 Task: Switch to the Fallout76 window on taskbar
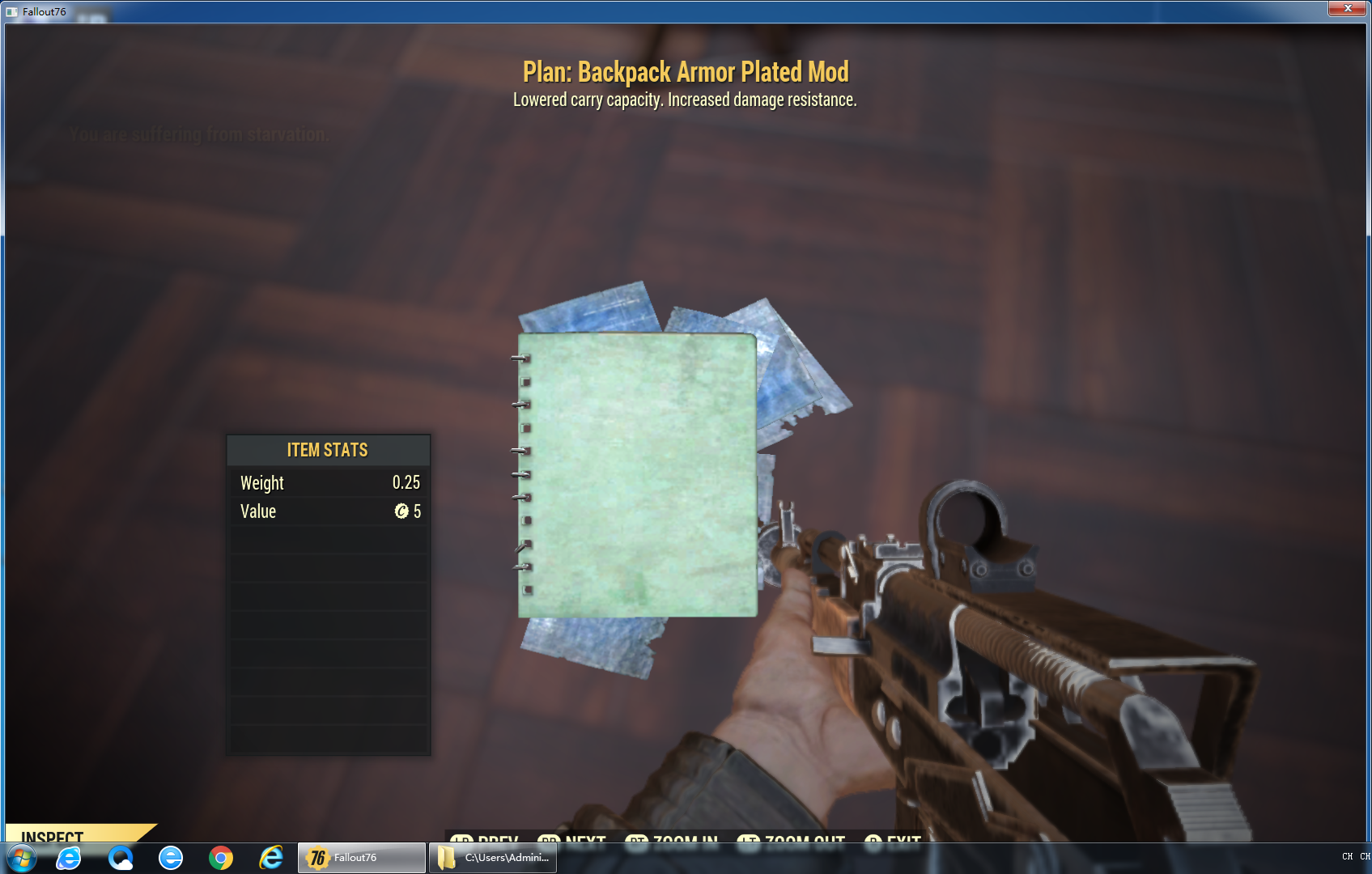point(361,857)
